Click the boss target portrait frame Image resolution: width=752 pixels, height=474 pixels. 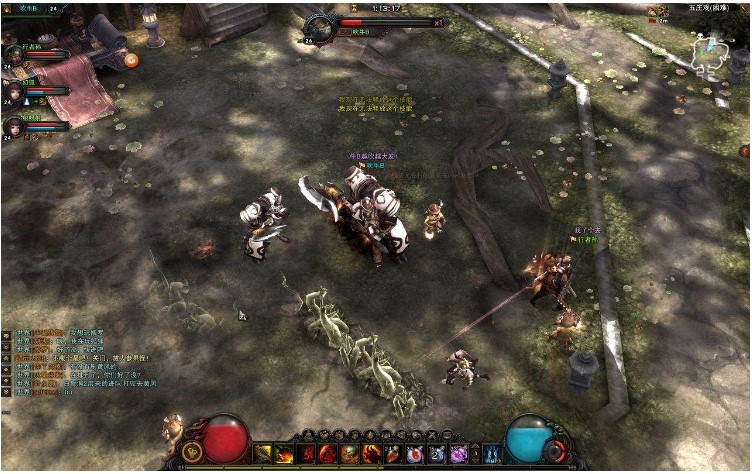(x=320, y=27)
